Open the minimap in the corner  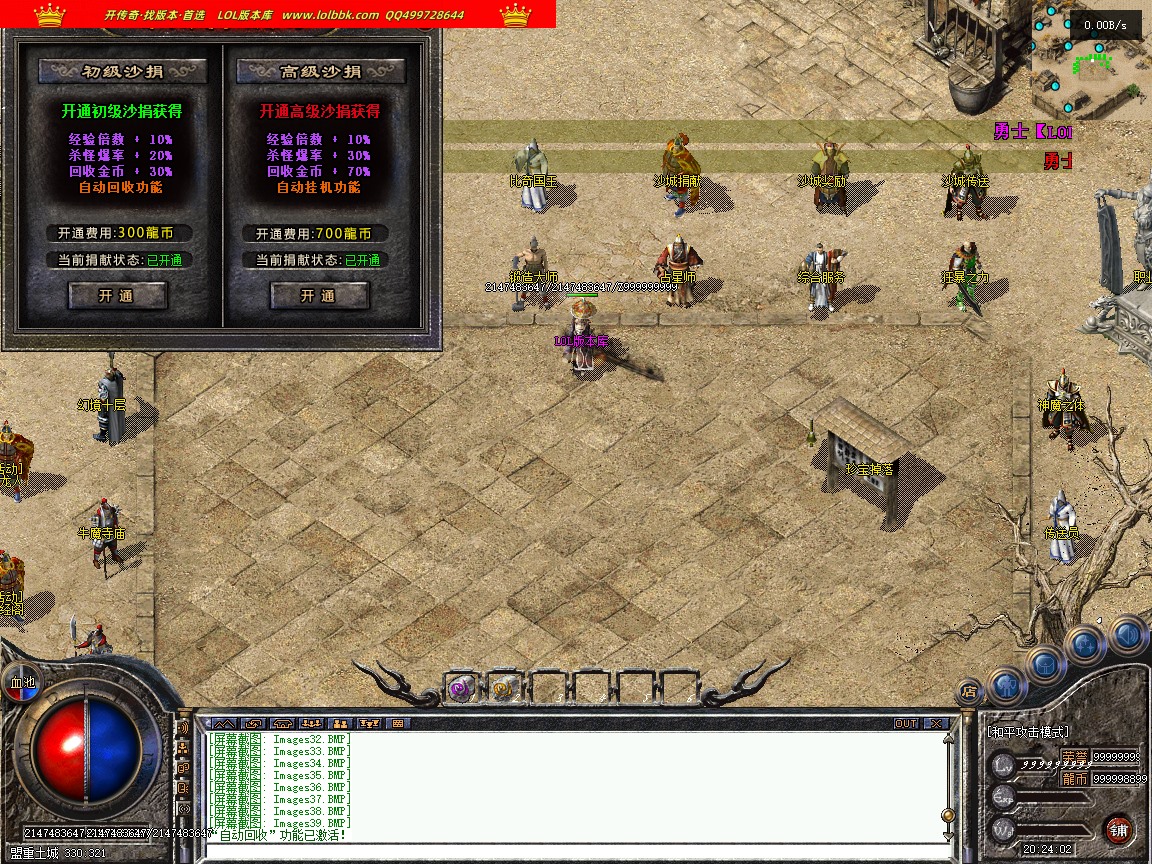tap(1090, 58)
